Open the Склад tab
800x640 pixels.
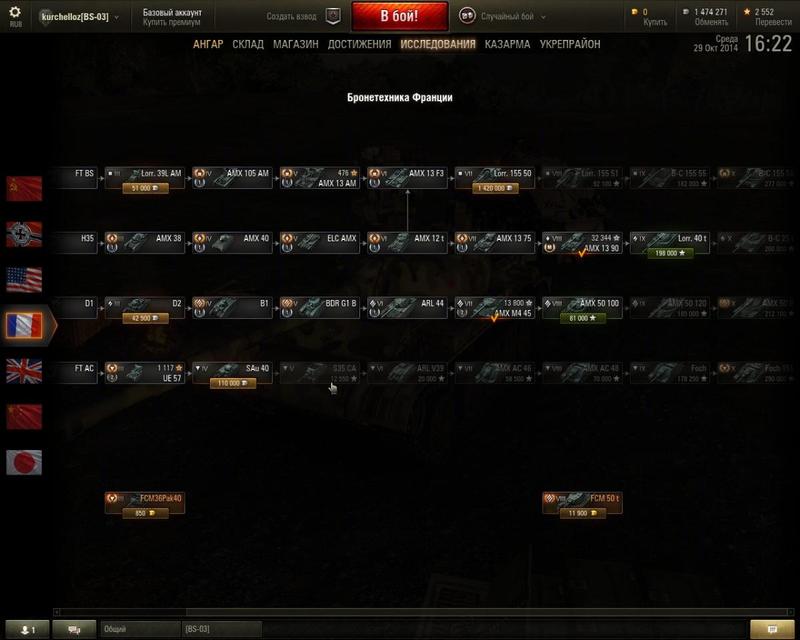[248, 44]
